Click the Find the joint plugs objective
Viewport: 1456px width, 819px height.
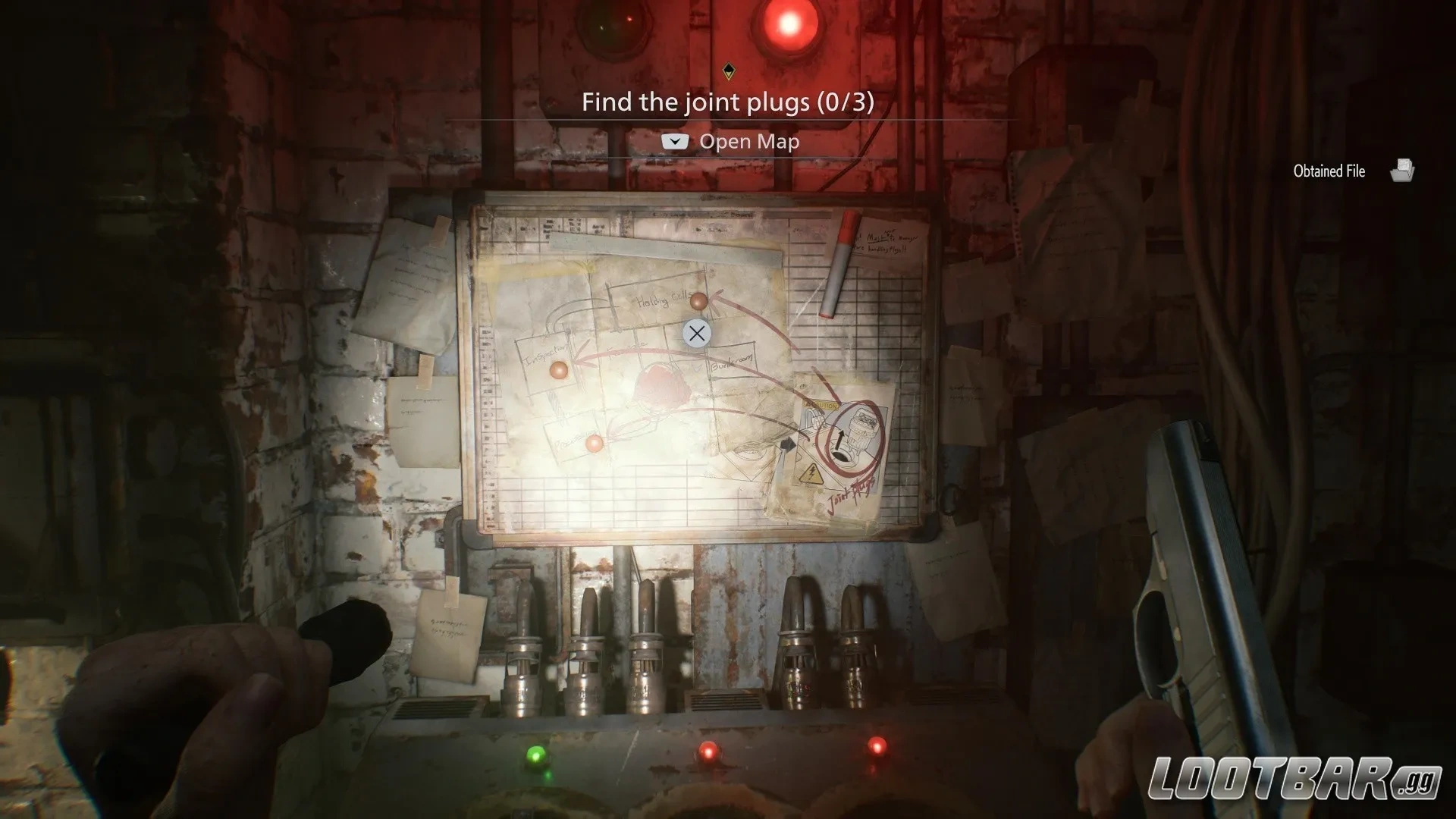[x=728, y=102]
